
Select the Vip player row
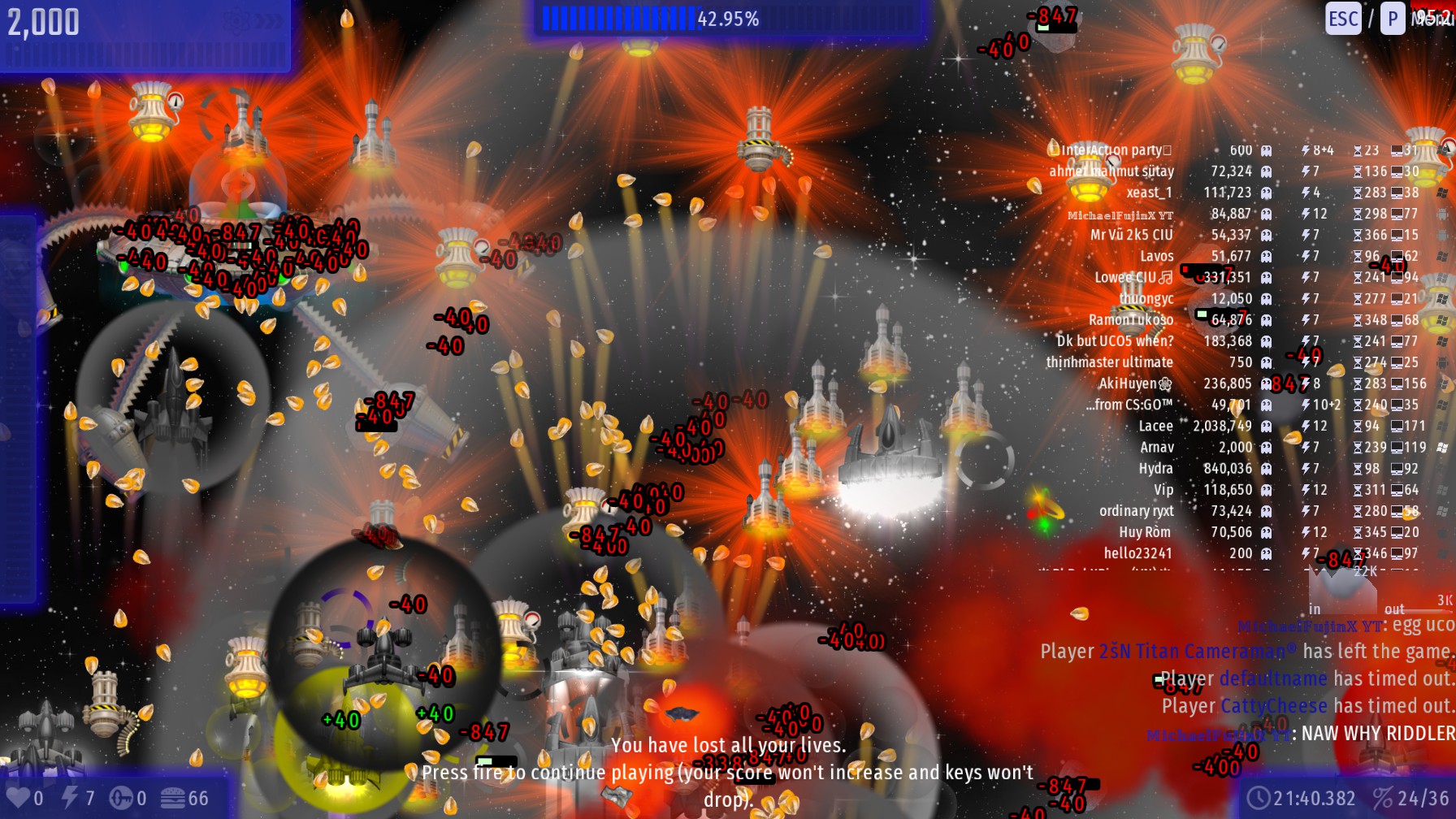pos(1163,490)
